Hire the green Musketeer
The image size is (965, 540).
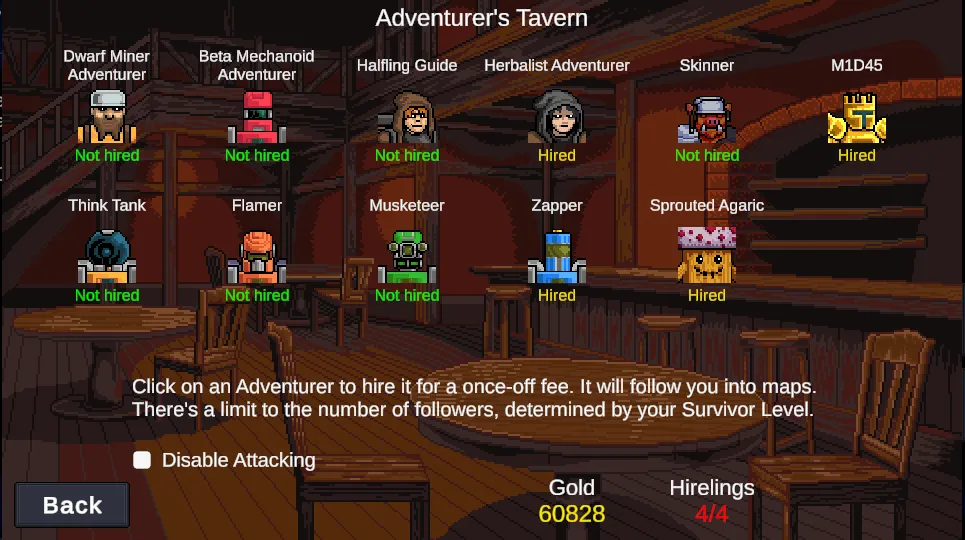pyautogui.click(x=407, y=258)
